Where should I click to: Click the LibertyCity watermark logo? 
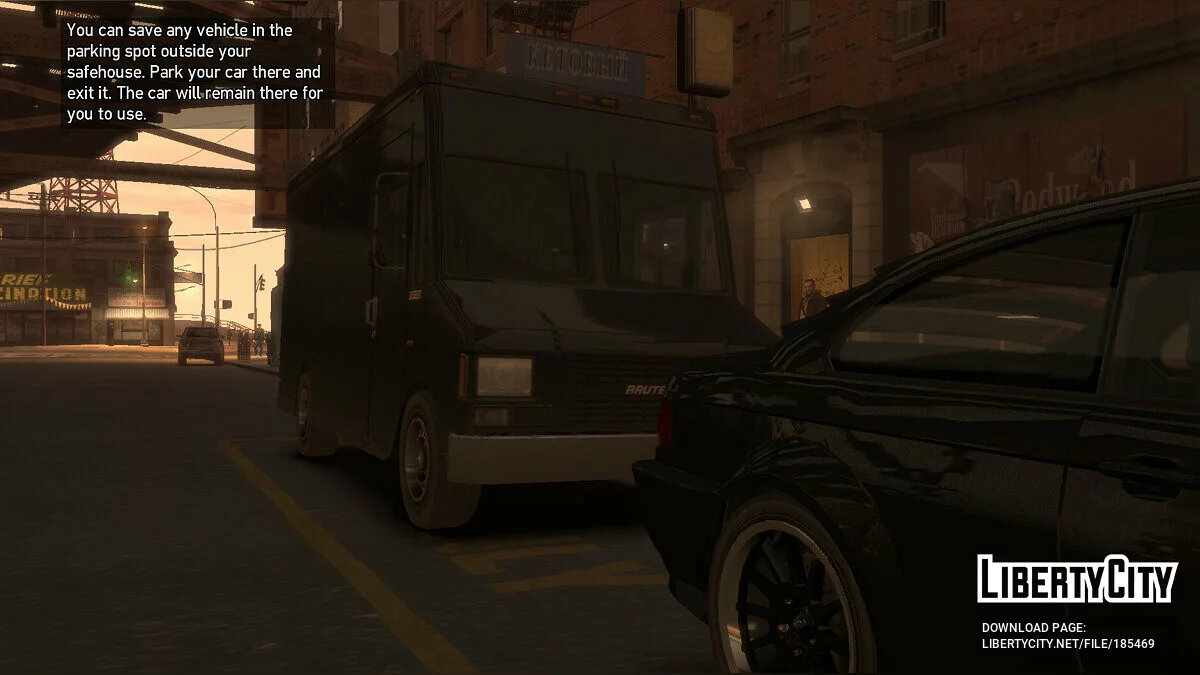point(1076,579)
